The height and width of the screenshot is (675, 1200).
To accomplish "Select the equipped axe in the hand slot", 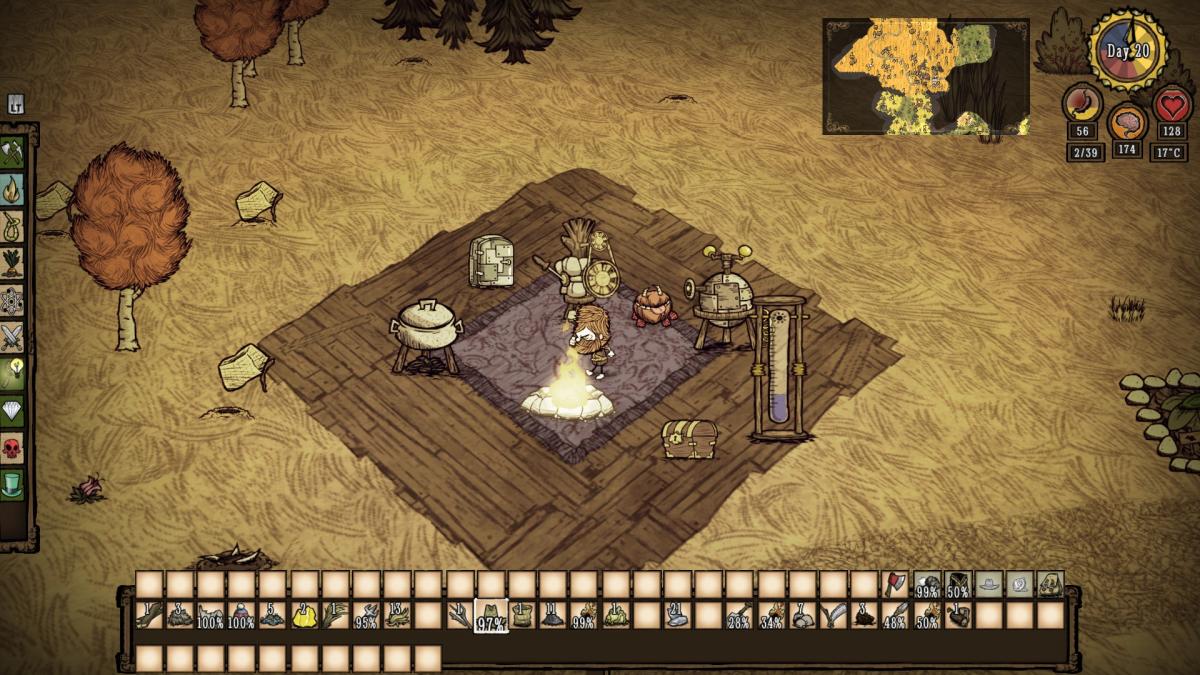I will [895, 584].
